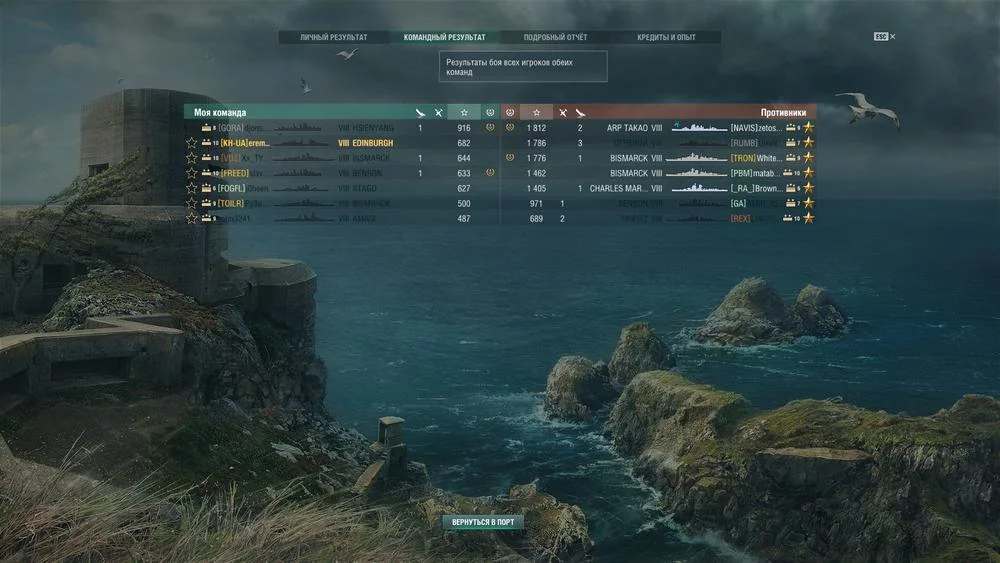
Task: Sort my team by planes shot down
Action: pyautogui.click(x=420, y=113)
